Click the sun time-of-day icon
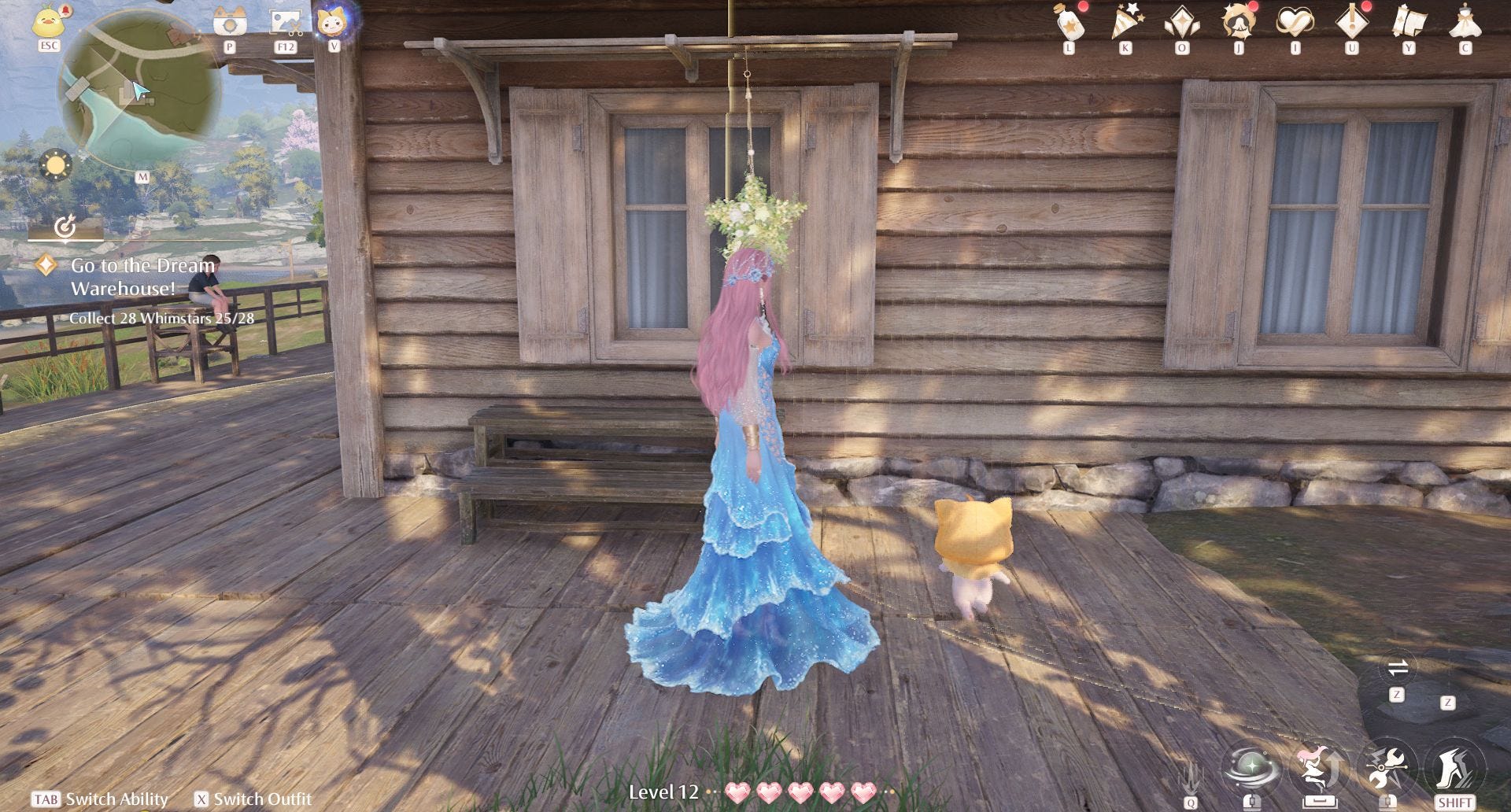Image resolution: width=1511 pixels, height=812 pixels. tap(56, 166)
